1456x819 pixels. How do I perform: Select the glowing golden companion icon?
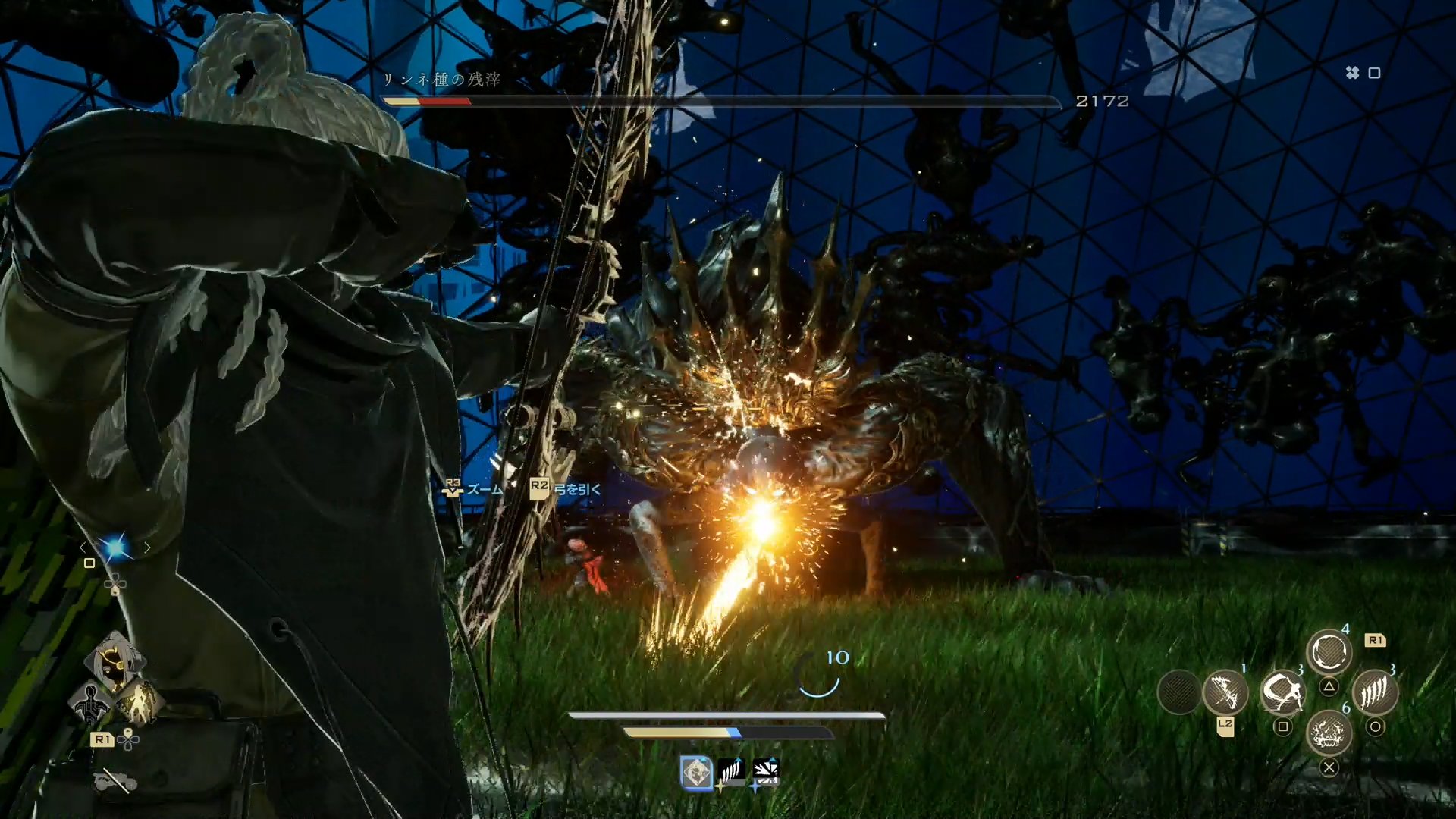(142, 702)
